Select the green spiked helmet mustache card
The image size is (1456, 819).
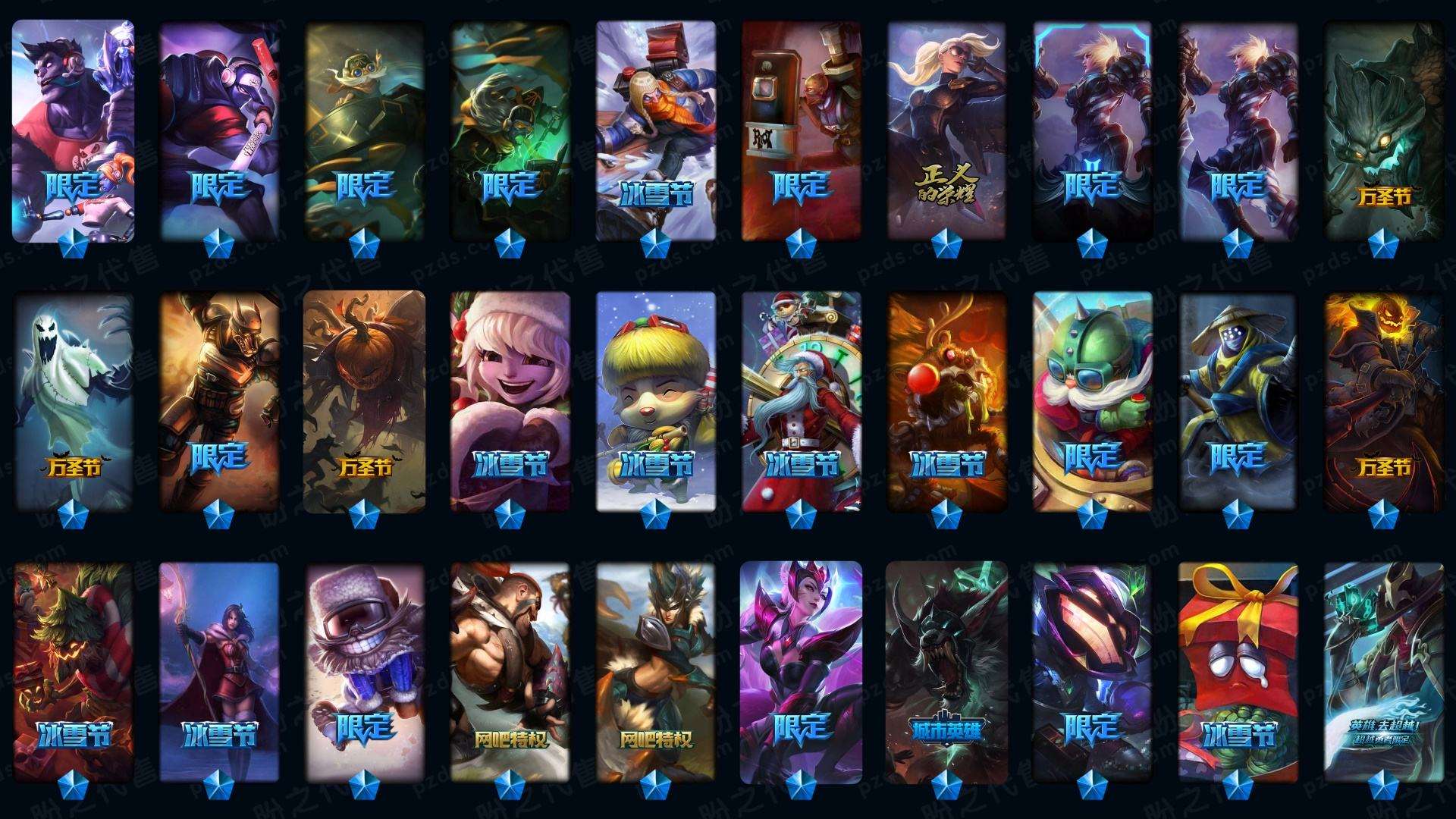(x=1093, y=402)
